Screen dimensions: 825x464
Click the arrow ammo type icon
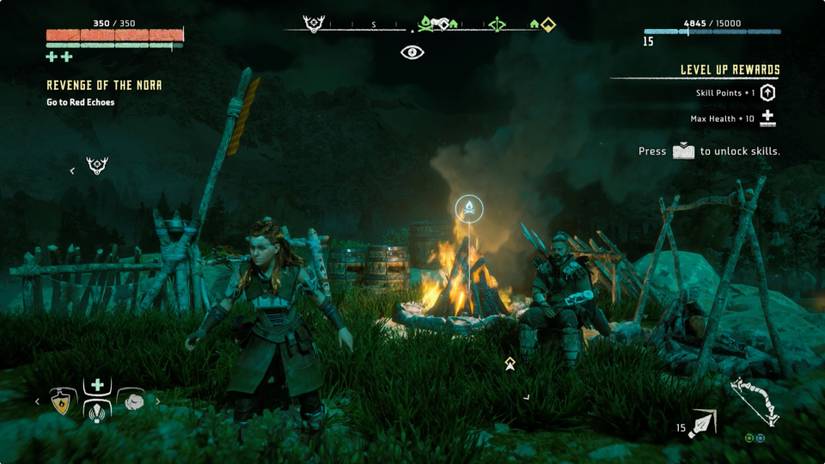click(x=704, y=424)
